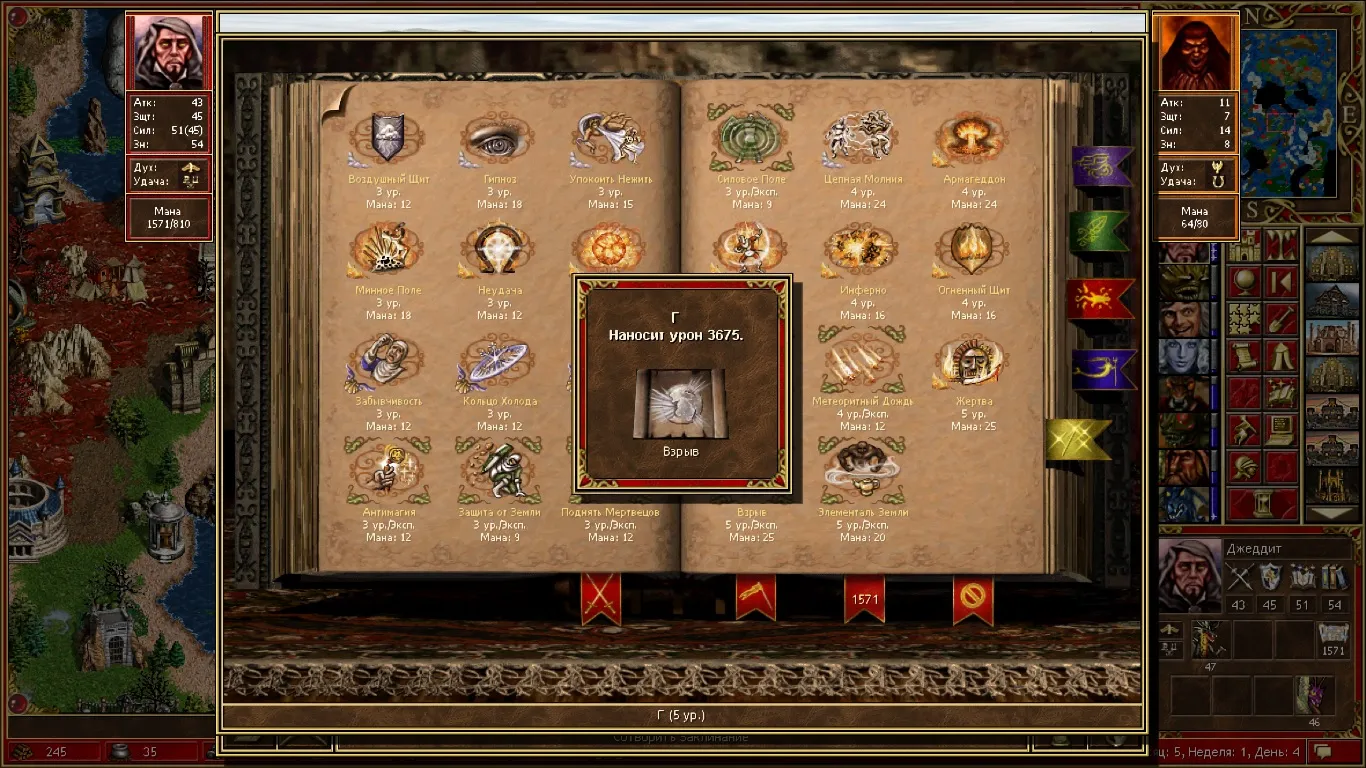Cast the Упокоить Нежить spell
Screen dimensions: 1366x768
pos(609,140)
